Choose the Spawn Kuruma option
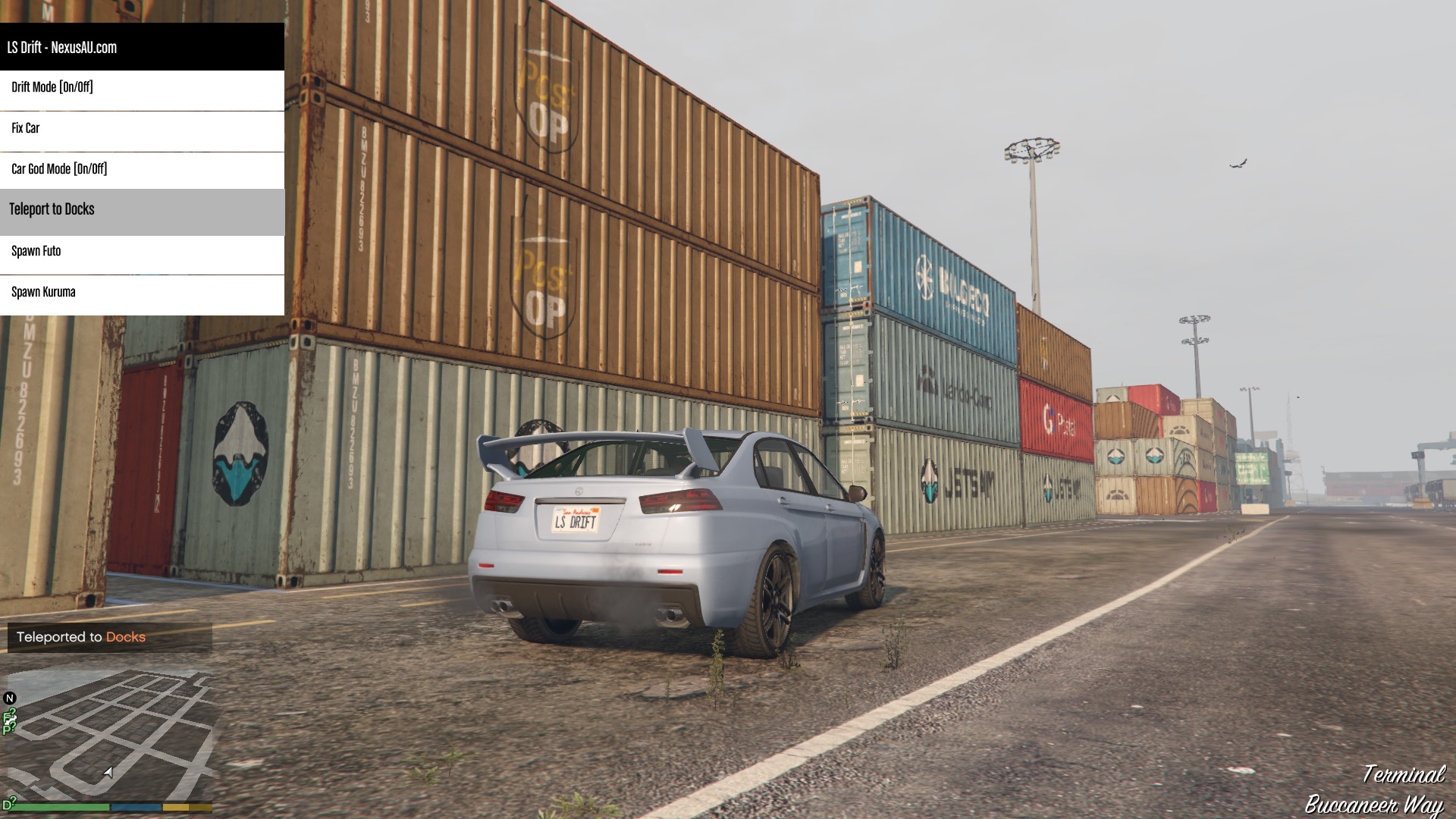Image resolution: width=1456 pixels, height=819 pixels. pyautogui.click(x=142, y=293)
